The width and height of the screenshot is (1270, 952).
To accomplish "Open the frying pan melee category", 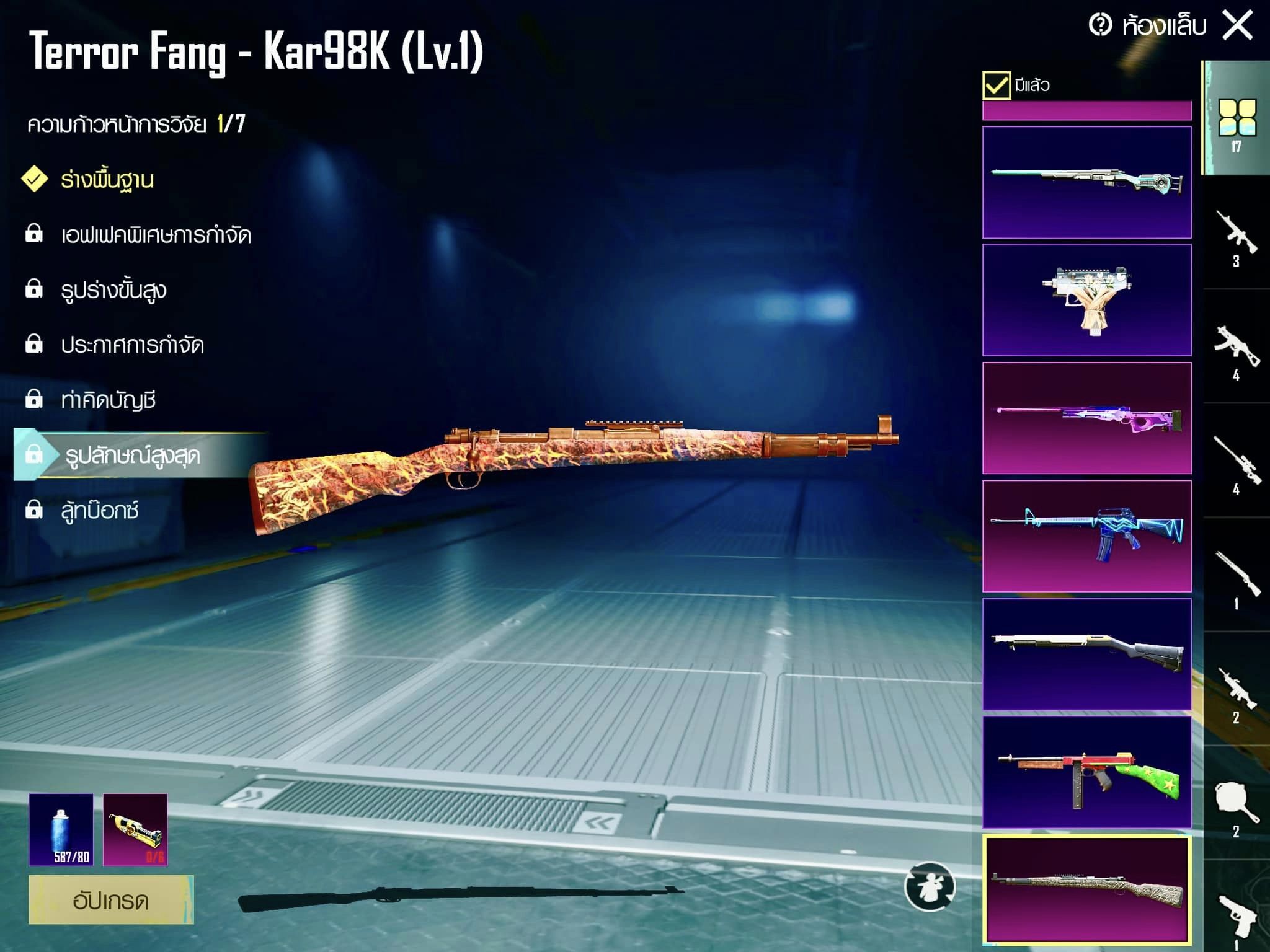I will click(x=1236, y=806).
